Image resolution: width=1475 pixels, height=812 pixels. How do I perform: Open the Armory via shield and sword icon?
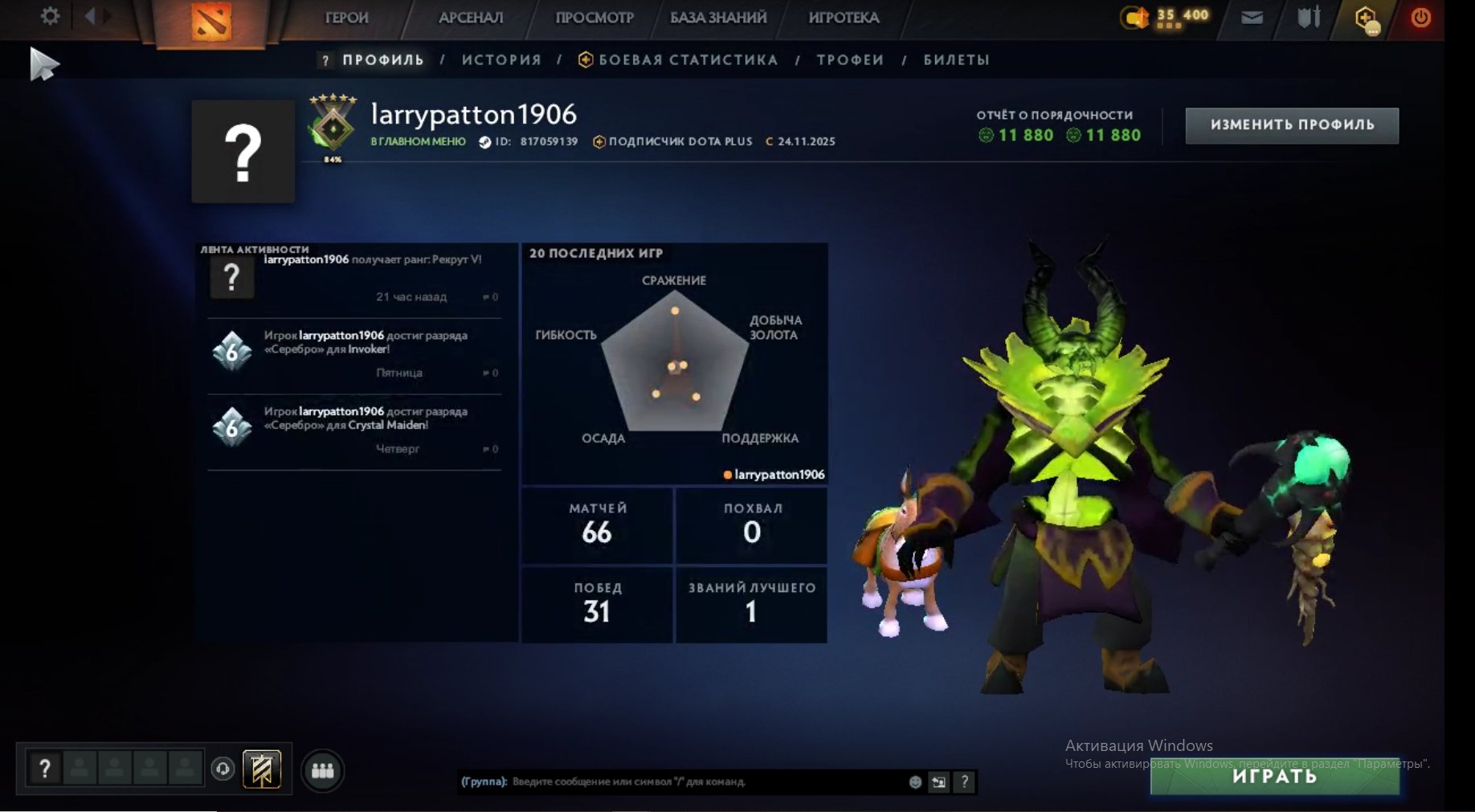pos(1308,17)
